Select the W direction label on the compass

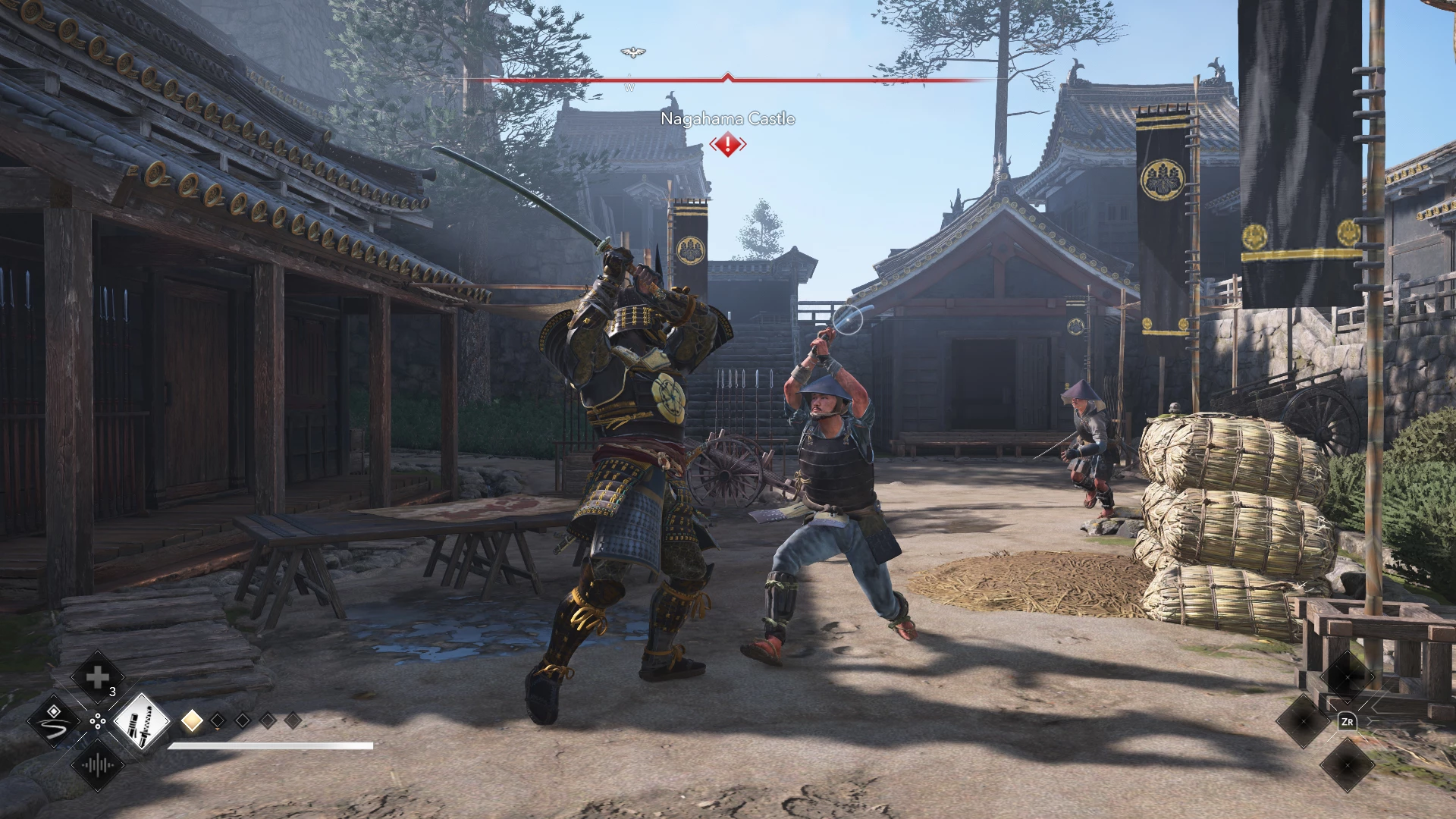click(x=629, y=87)
